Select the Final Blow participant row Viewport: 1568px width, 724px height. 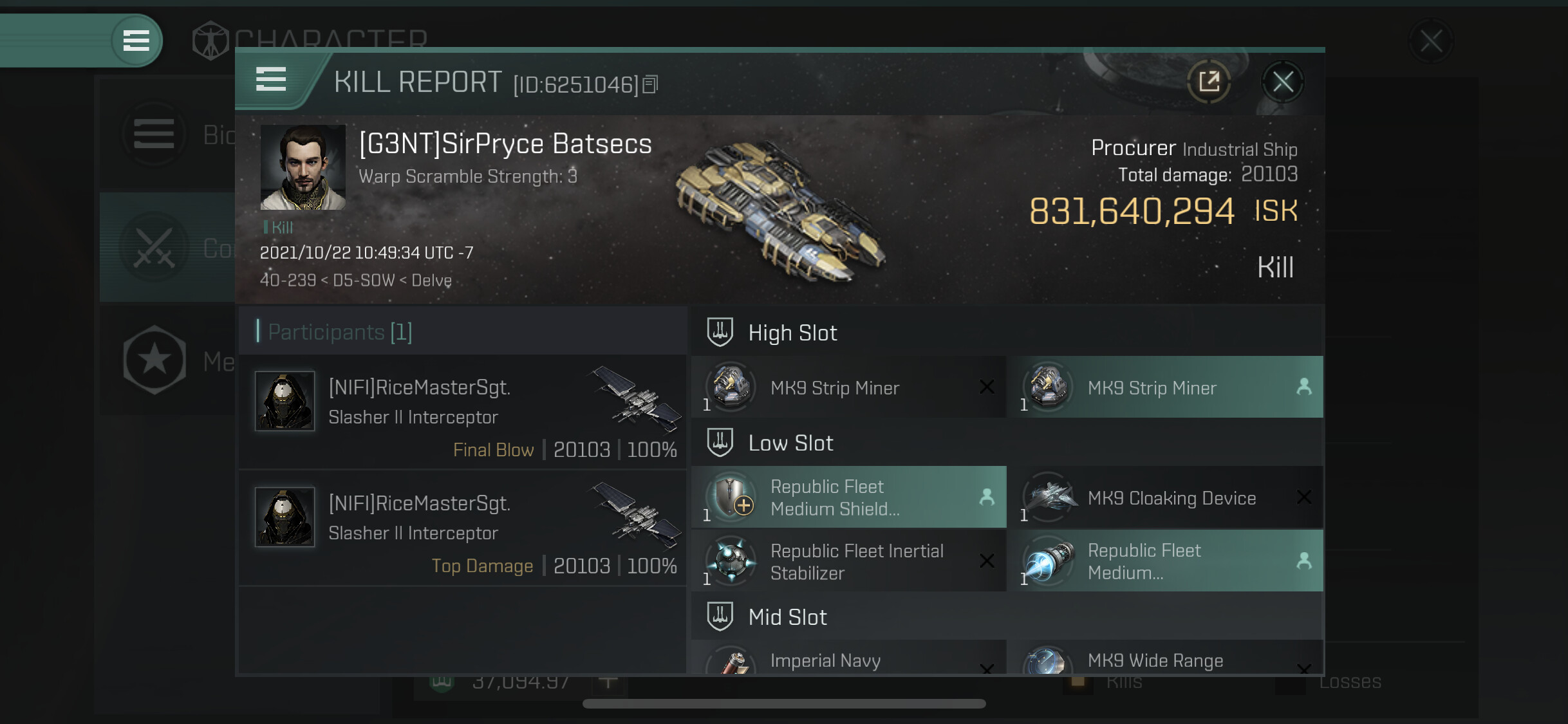coord(463,412)
